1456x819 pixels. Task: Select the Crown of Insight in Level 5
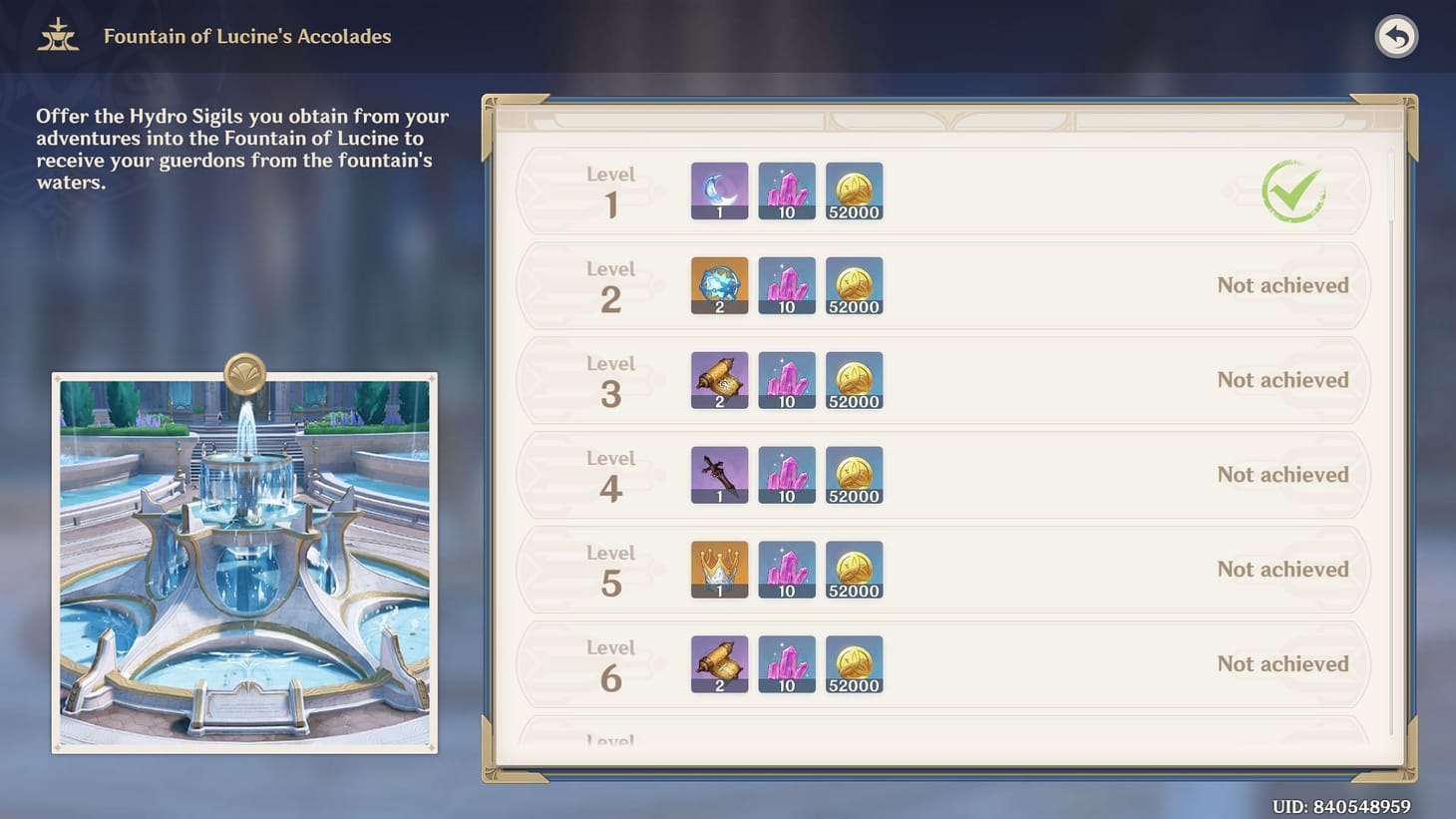(719, 569)
